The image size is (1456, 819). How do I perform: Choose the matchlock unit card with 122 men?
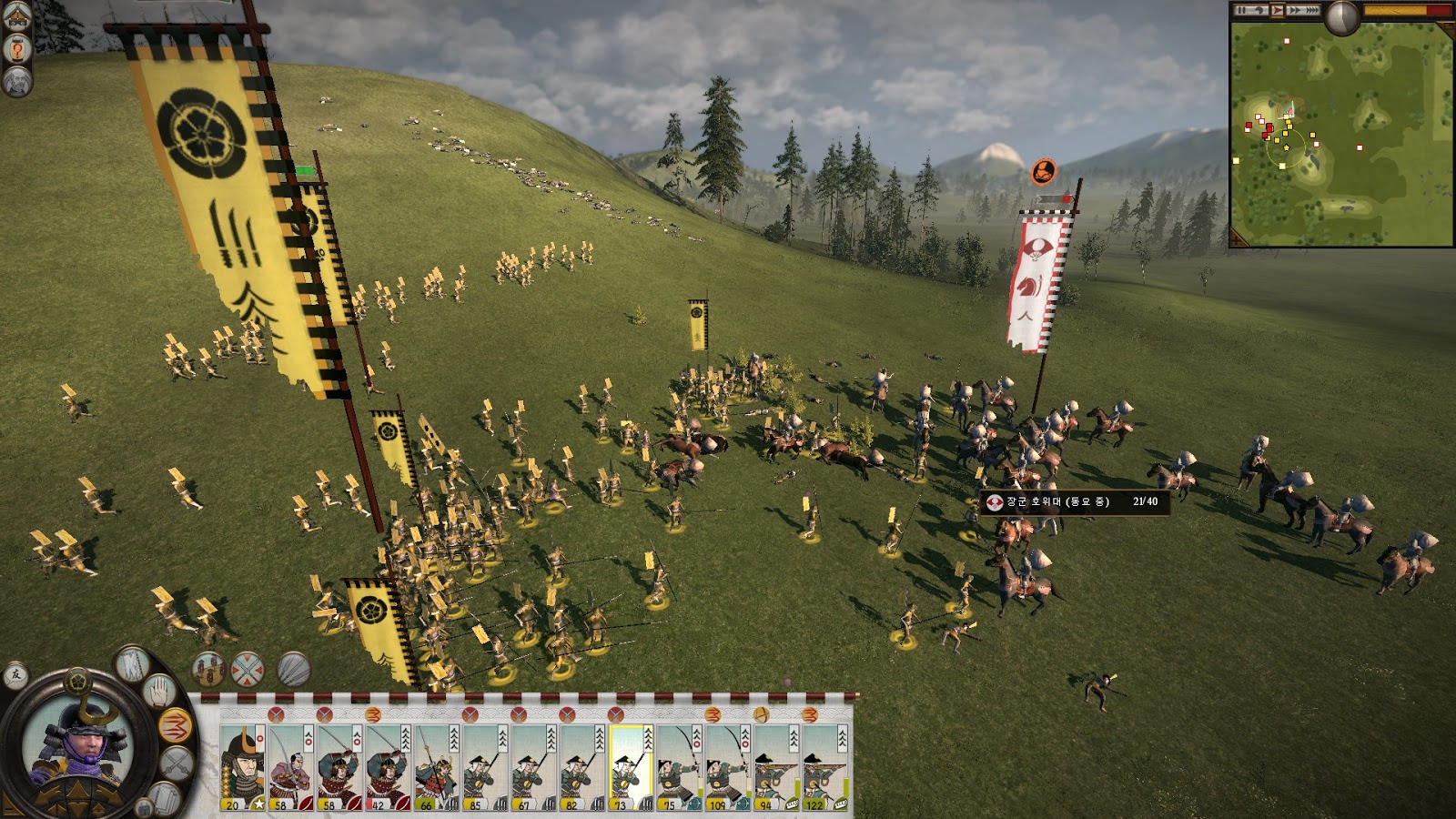pyautogui.click(x=824, y=765)
